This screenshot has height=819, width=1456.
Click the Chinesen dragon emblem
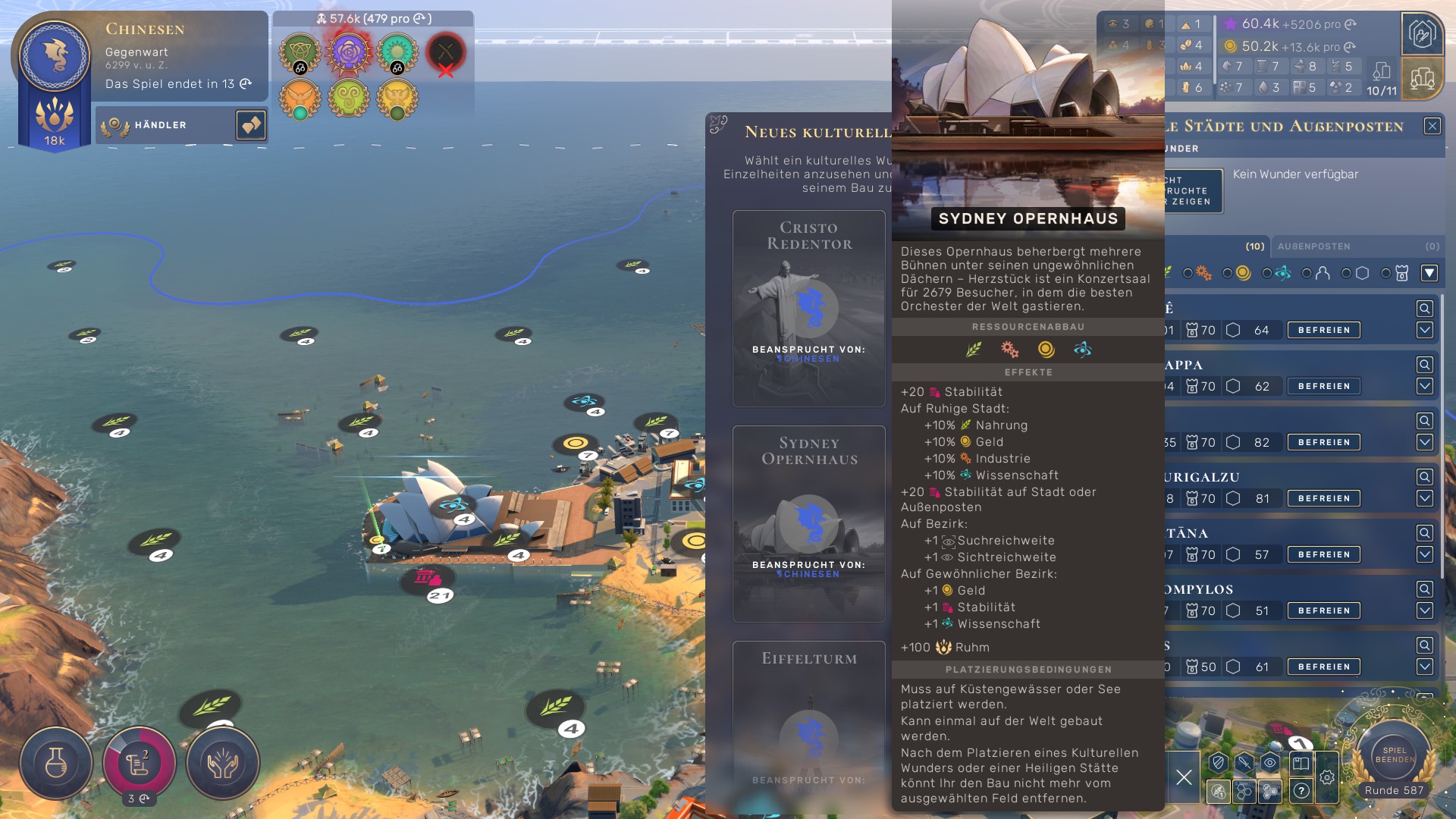(55, 56)
